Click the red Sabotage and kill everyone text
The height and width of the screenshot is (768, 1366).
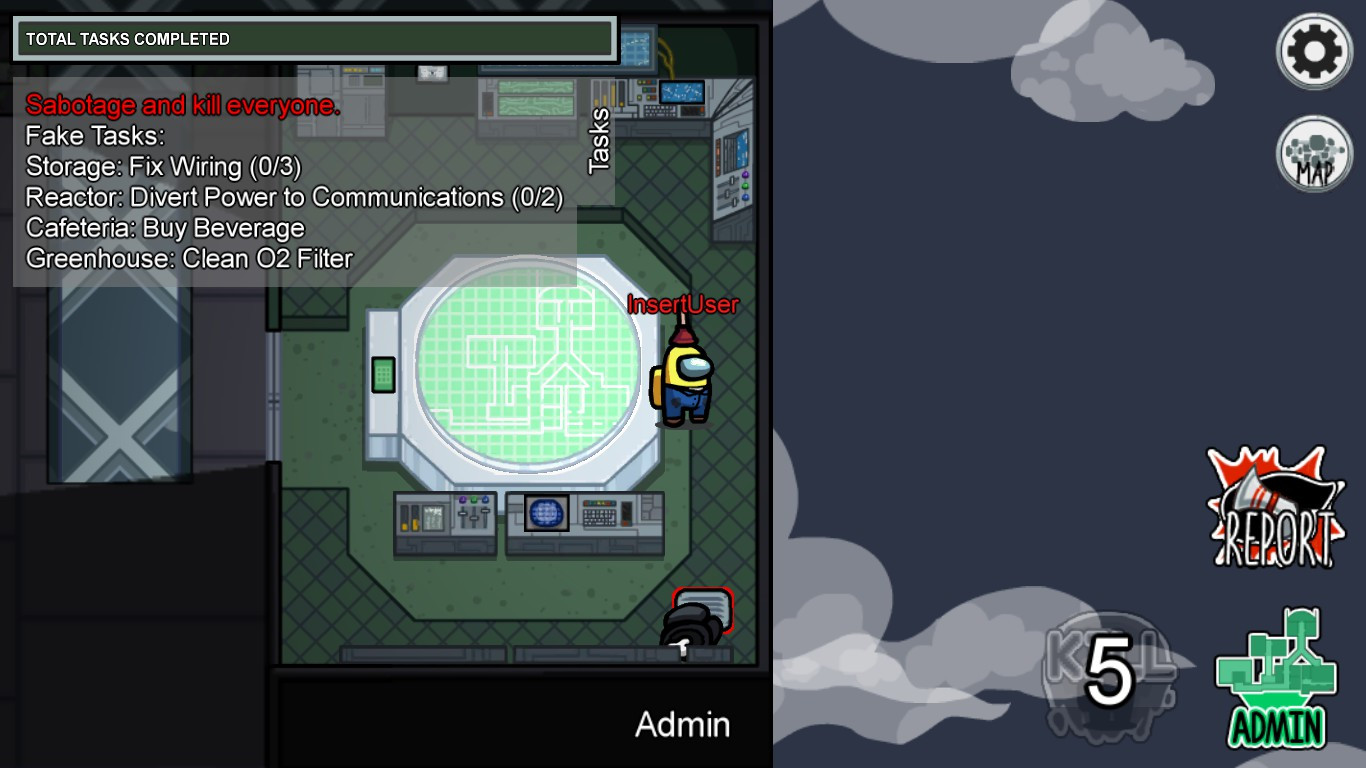coord(180,105)
